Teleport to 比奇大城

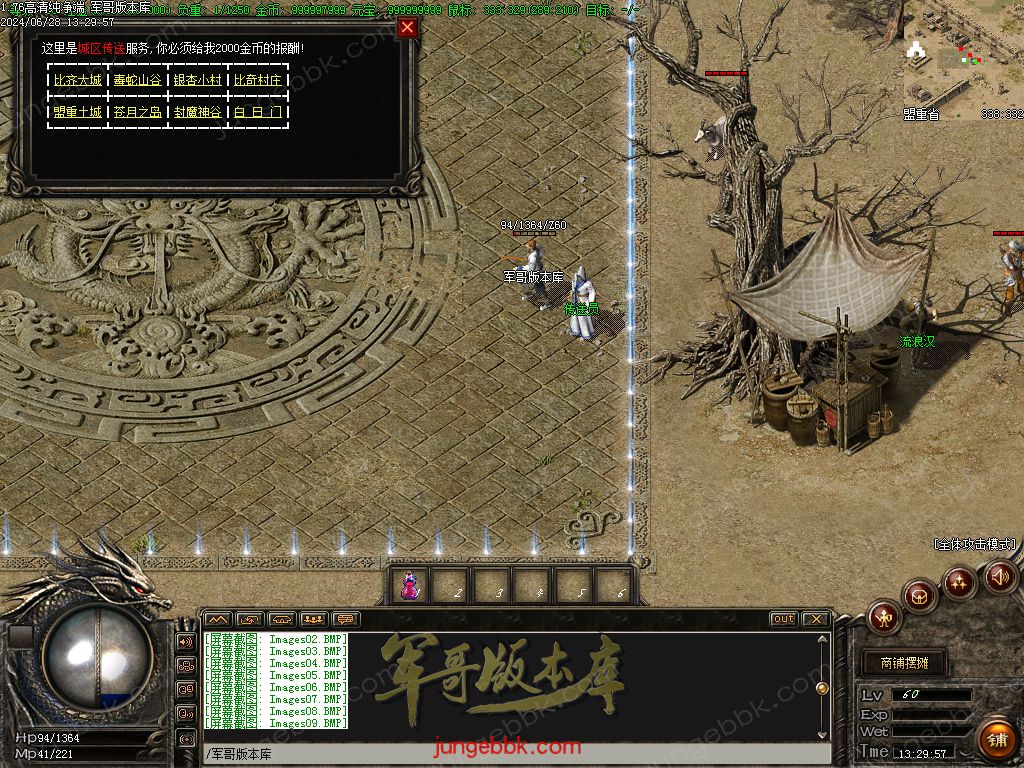[77, 80]
